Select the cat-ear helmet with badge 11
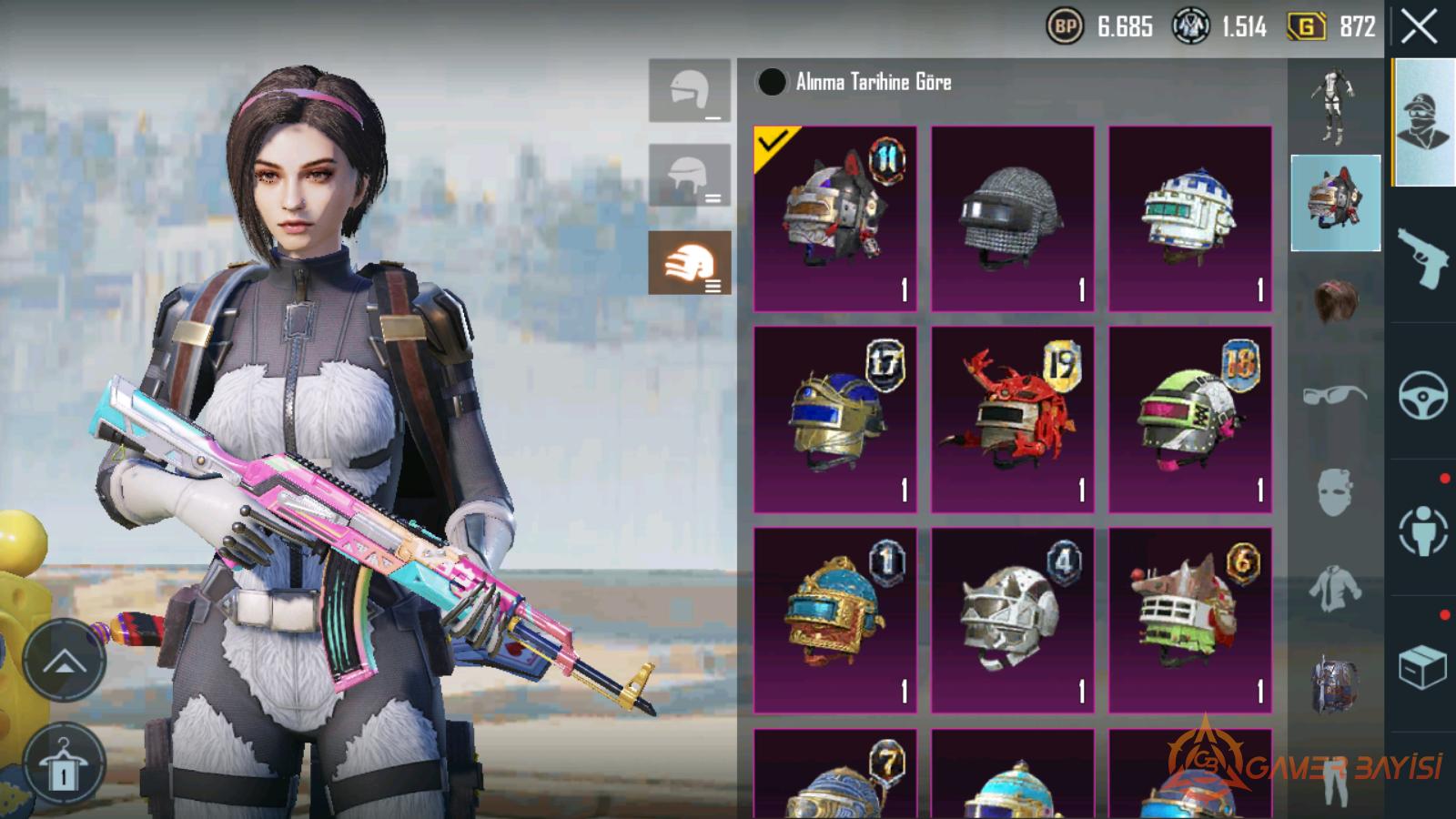The image size is (1456, 819). [835, 218]
